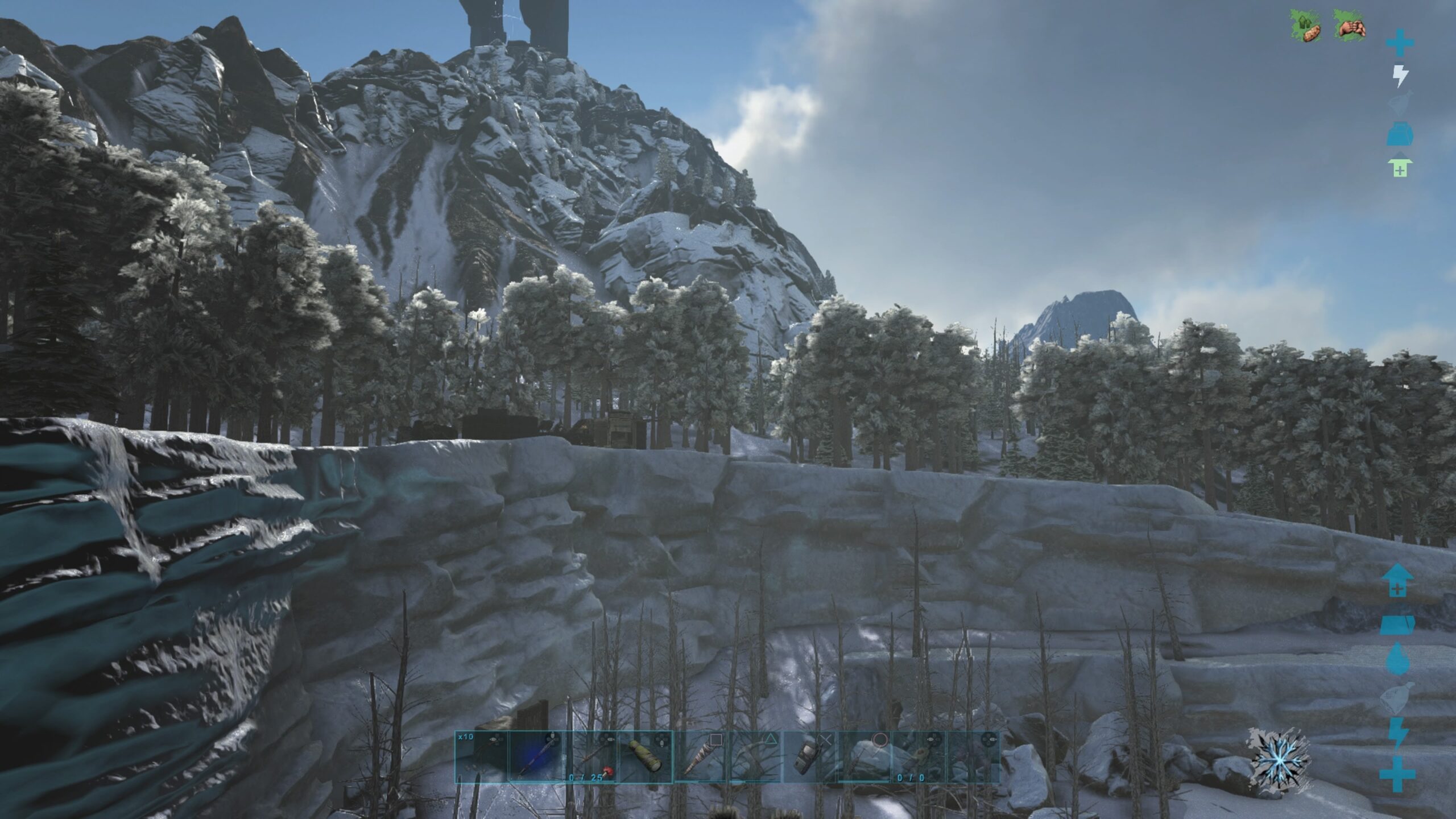Screen dimensions: 1456x819
Task: Choose the hotbar slot showing 0 / 25
Action: (590, 757)
